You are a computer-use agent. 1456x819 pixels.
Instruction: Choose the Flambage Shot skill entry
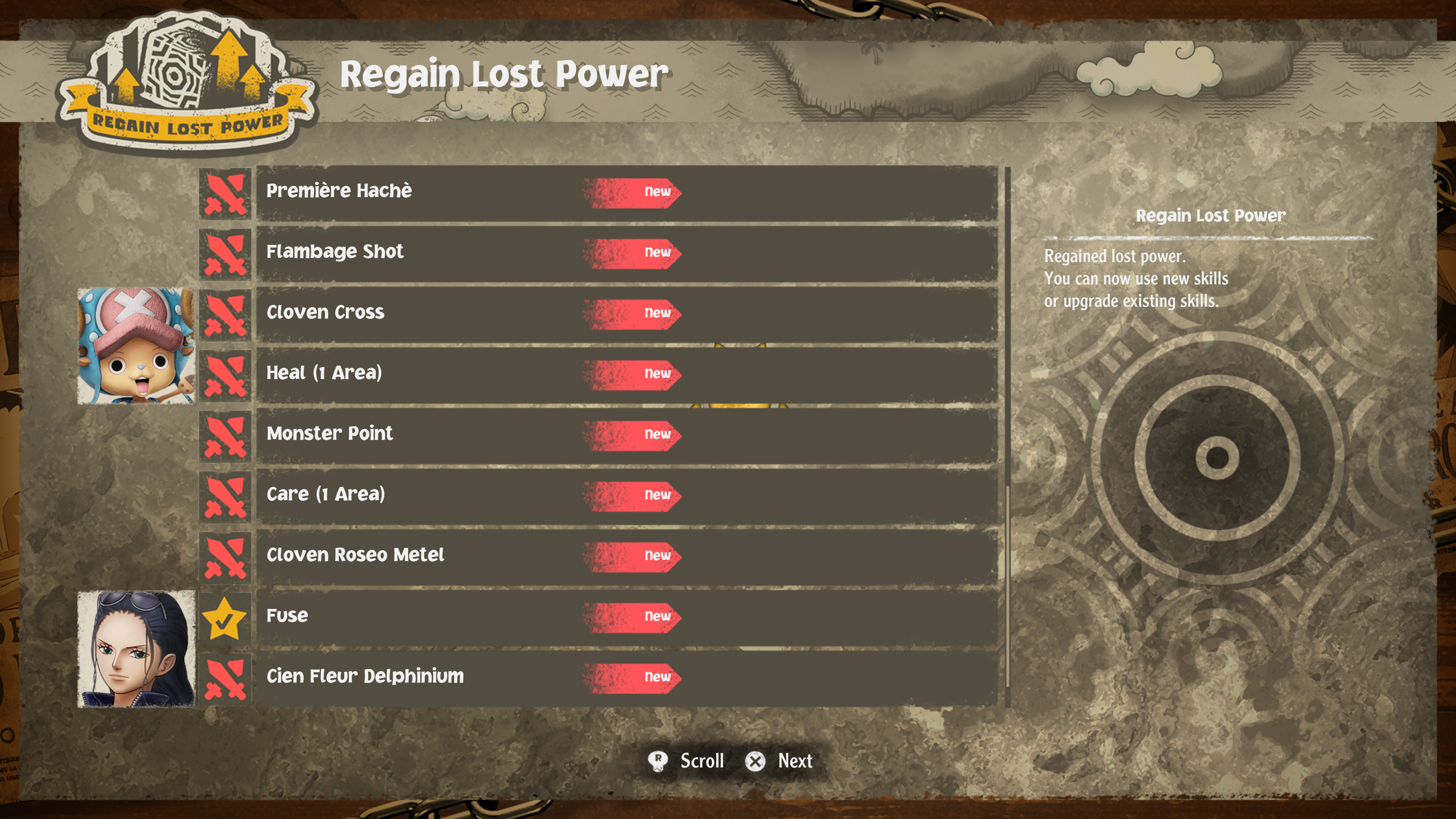[x=626, y=253]
